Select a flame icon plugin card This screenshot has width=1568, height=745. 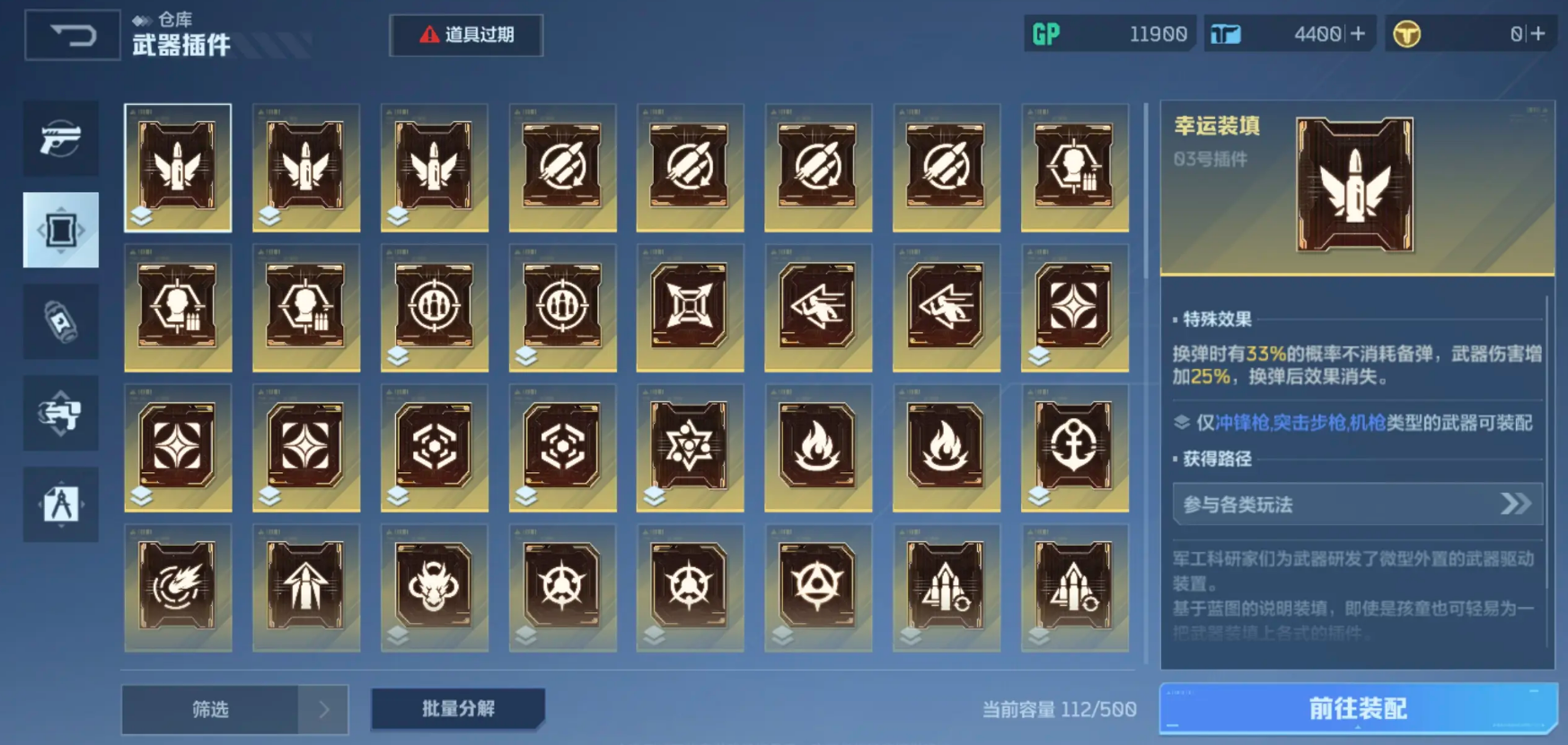point(819,447)
